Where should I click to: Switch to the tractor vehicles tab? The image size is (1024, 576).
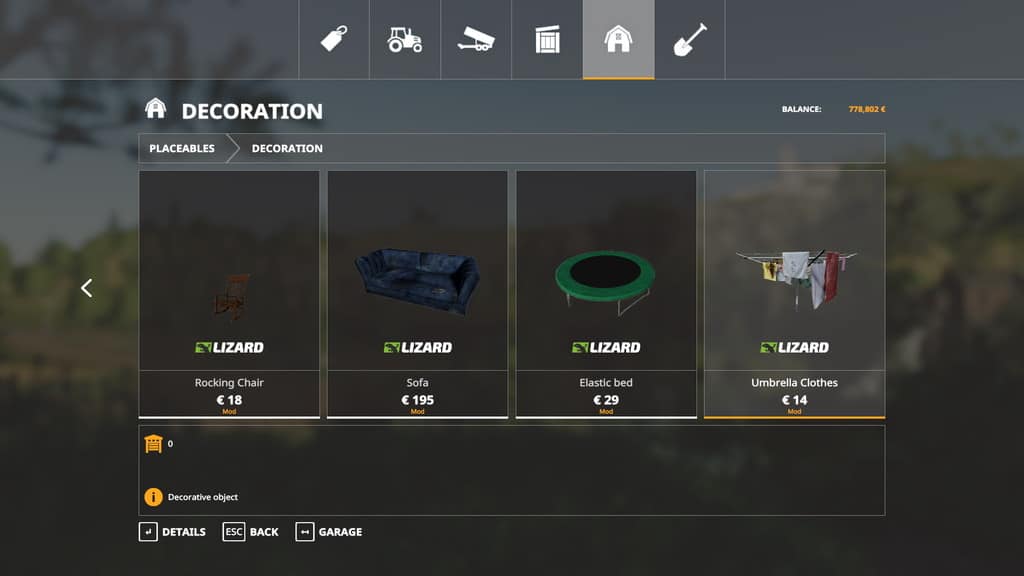(405, 39)
